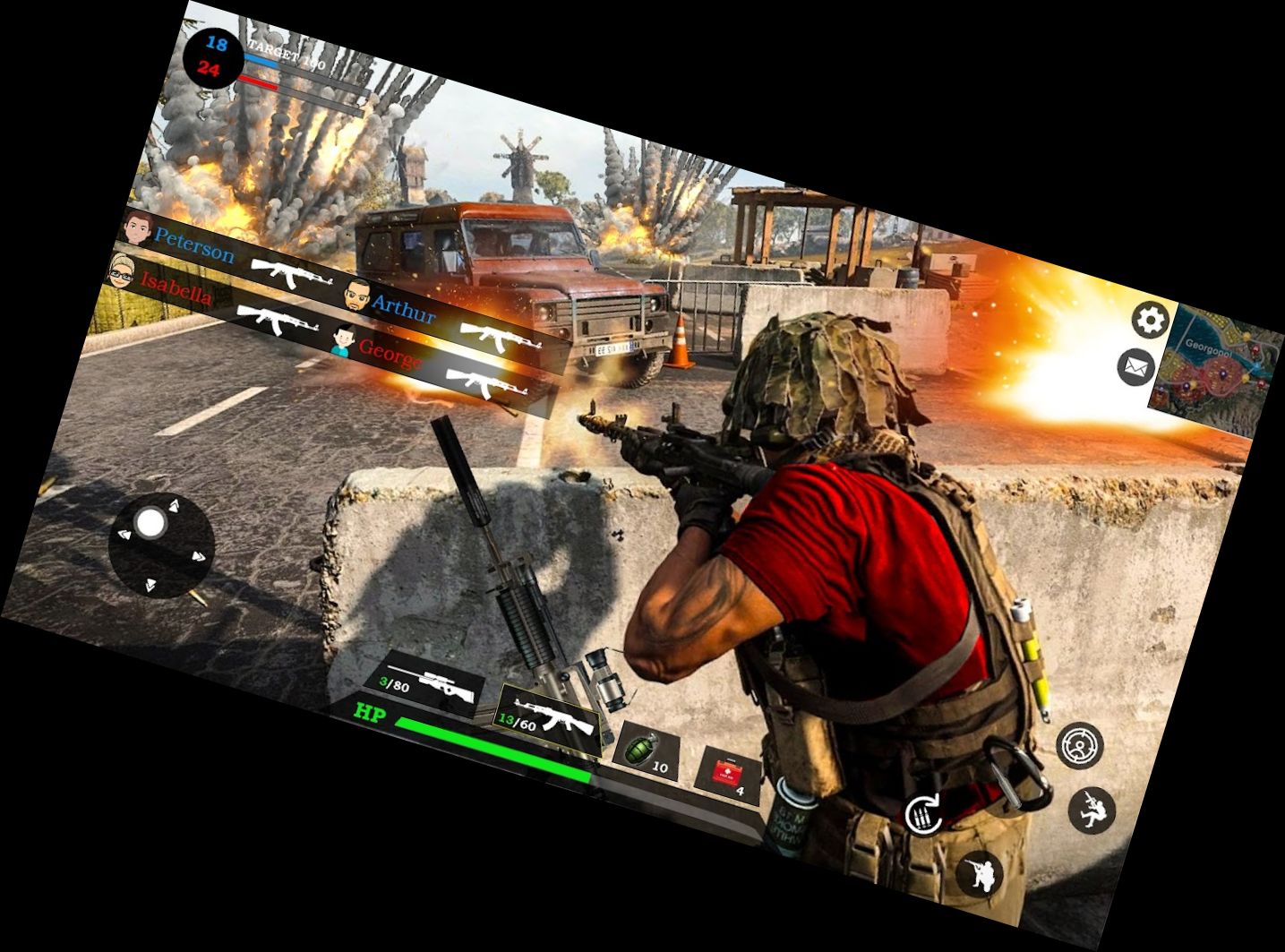
Task: Select the sniper rifle weapon slot
Action: (x=429, y=685)
